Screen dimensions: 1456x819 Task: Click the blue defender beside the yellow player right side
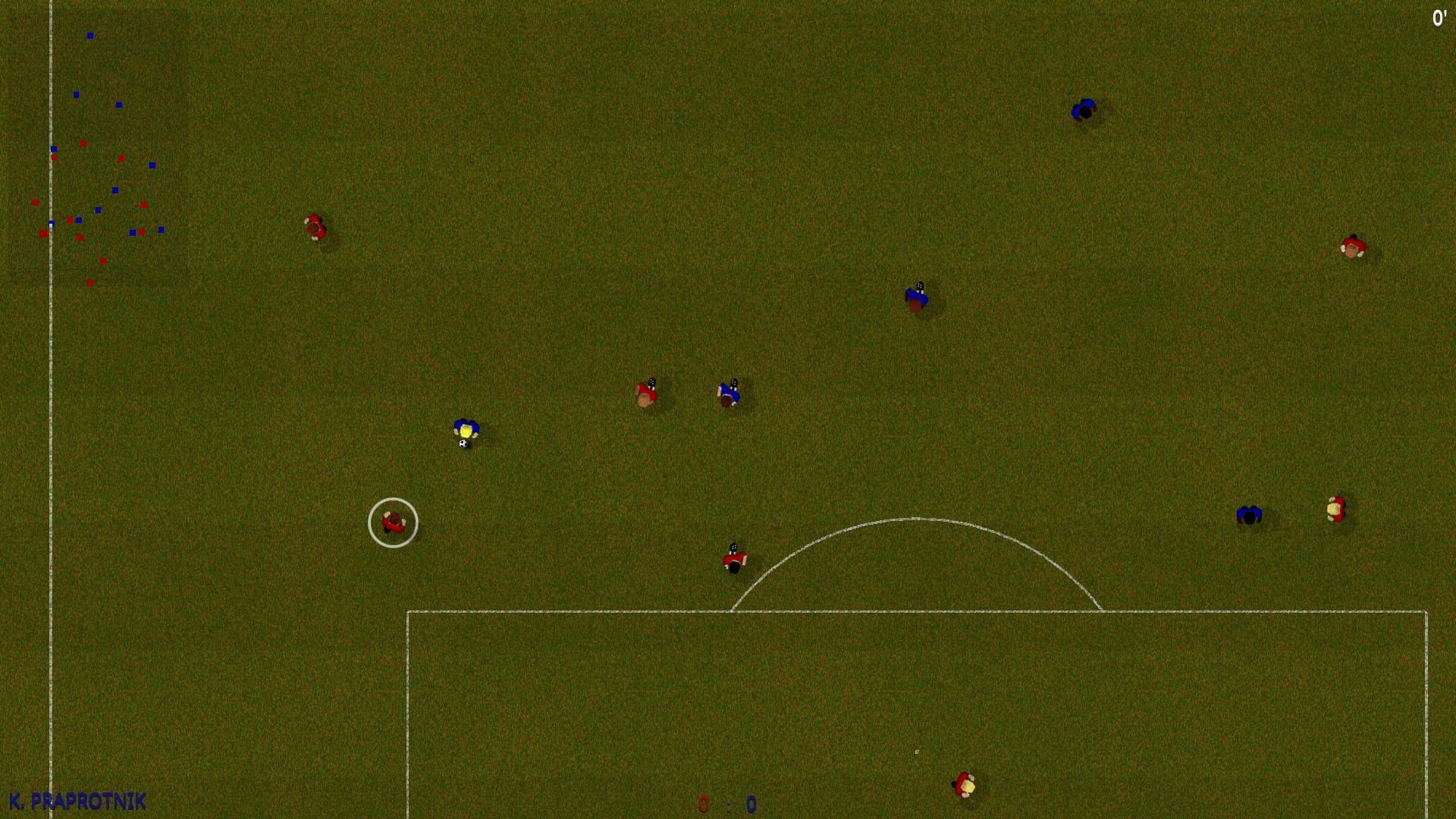[x=1249, y=514]
